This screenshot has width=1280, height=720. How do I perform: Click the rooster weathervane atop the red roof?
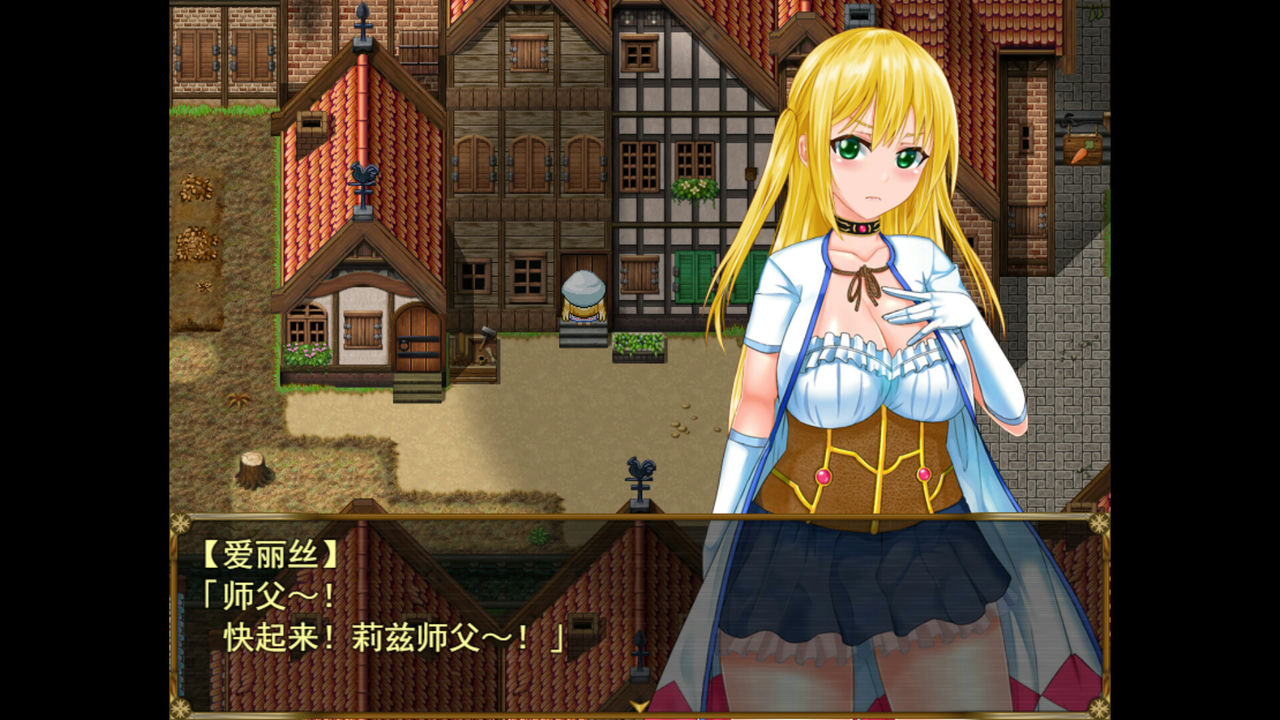click(364, 172)
